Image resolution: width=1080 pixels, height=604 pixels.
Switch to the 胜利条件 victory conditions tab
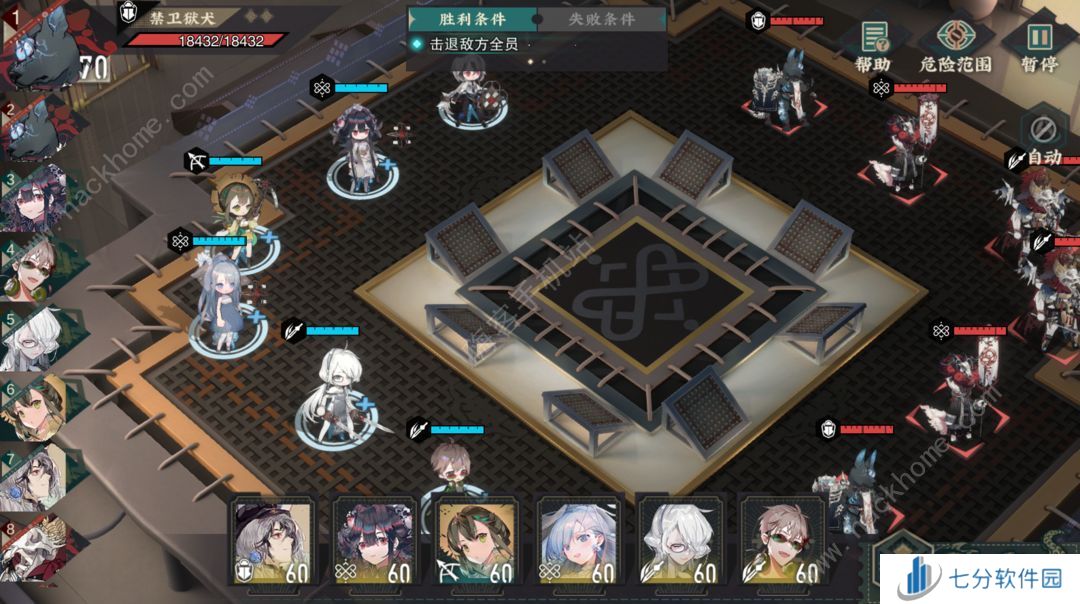[x=472, y=19]
